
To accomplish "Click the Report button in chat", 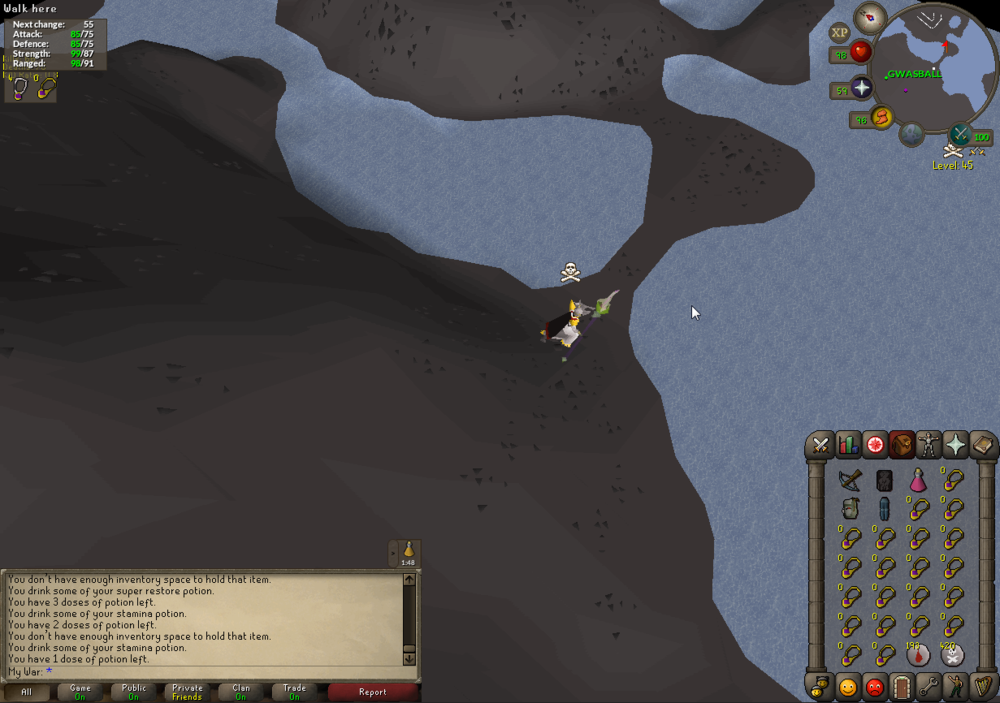I will 373,691.
